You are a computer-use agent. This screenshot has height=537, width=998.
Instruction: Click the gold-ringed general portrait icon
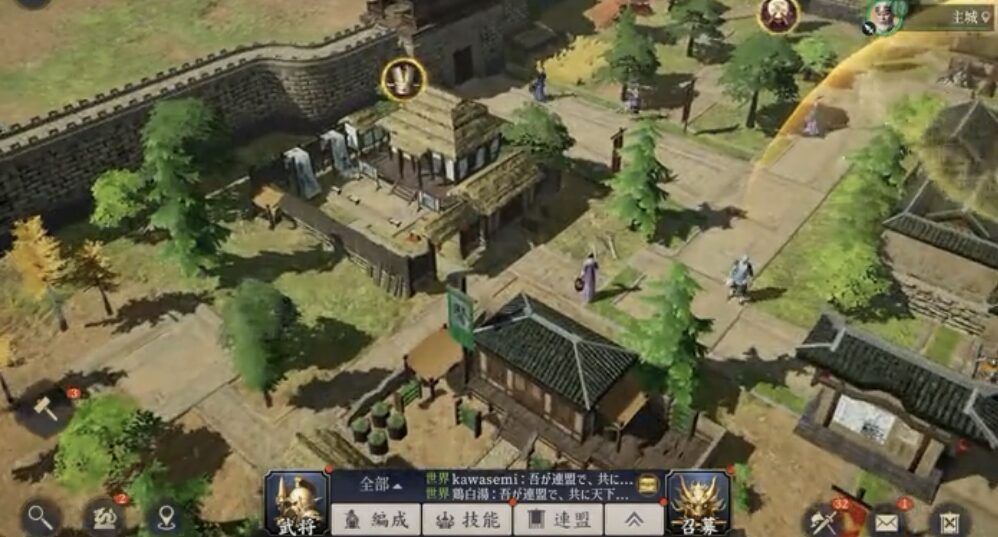click(x=777, y=13)
